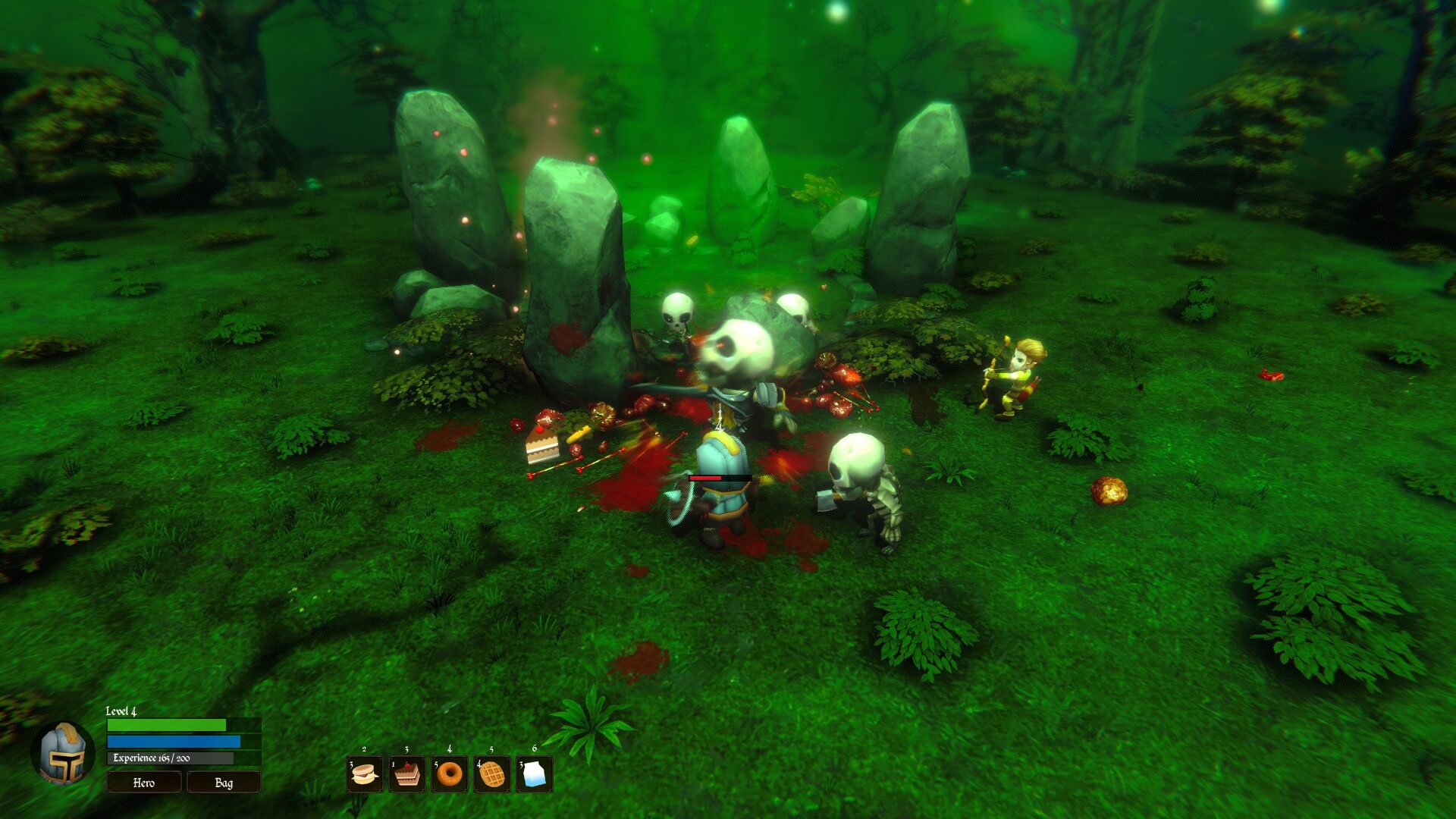Open the Hero character panel
Image resolution: width=1456 pixels, height=819 pixels.
coord(144,782)
